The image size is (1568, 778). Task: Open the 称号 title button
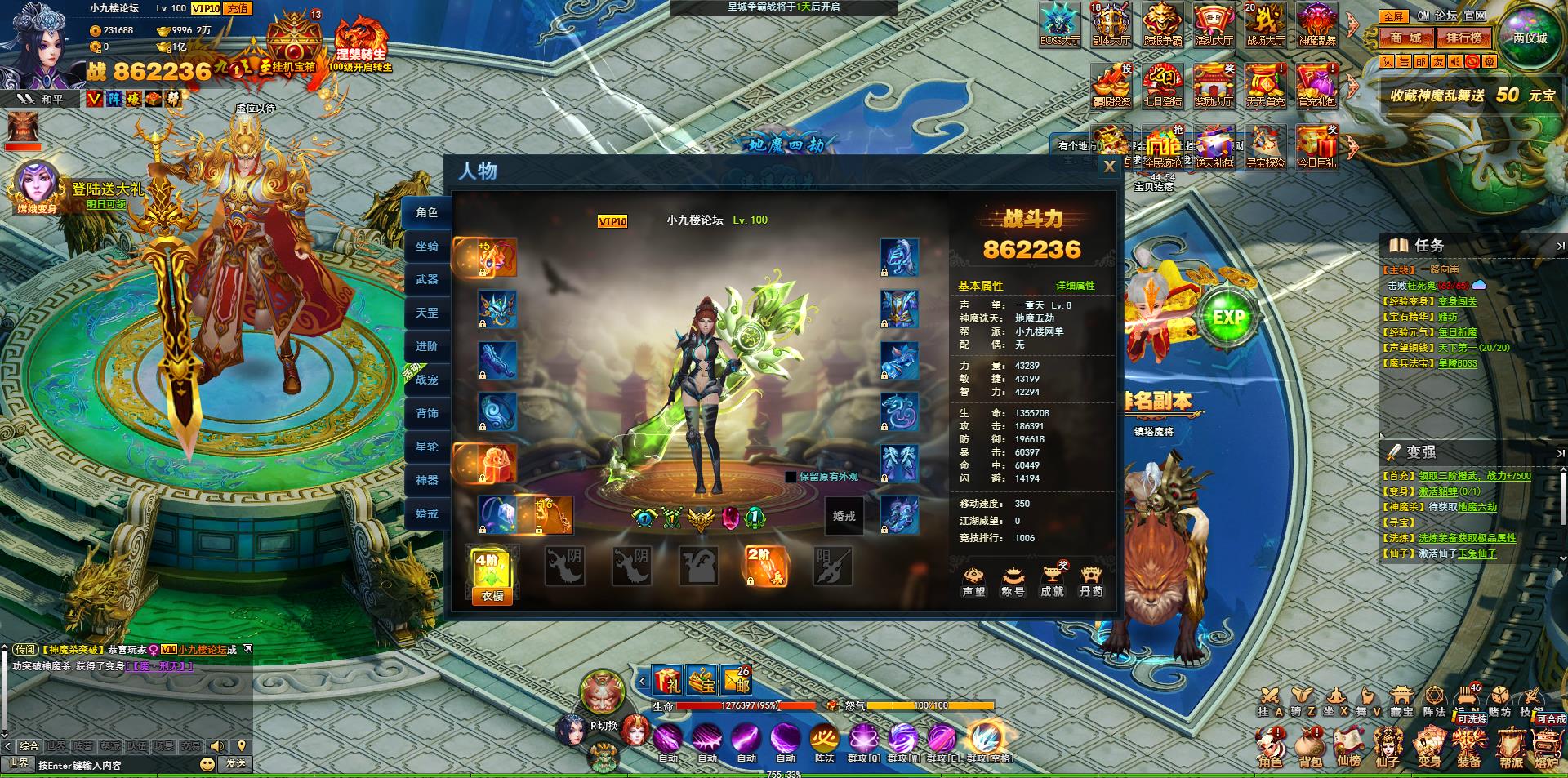pyautogui.click(x=1013, y=580)
